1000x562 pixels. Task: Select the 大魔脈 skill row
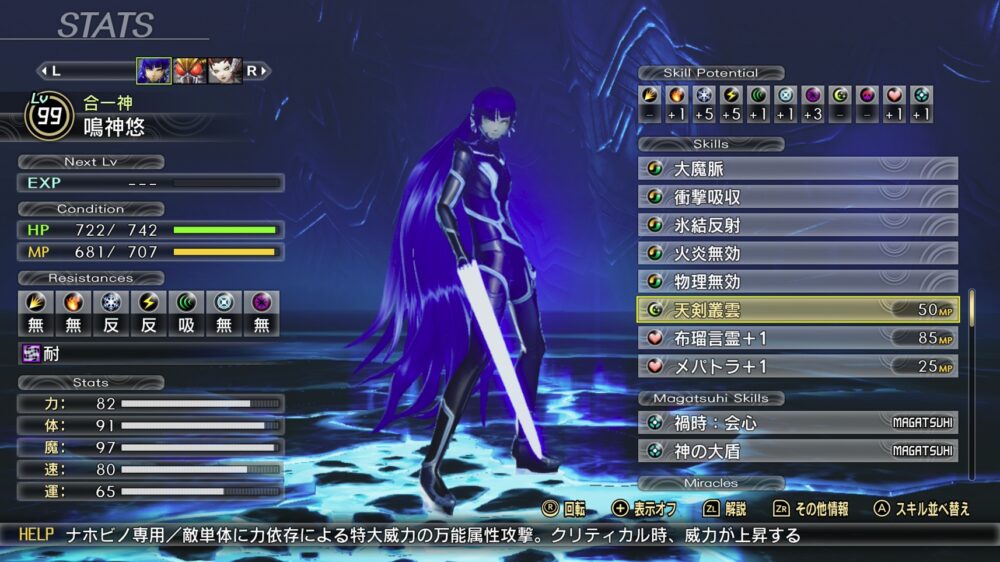coord(797,169)
